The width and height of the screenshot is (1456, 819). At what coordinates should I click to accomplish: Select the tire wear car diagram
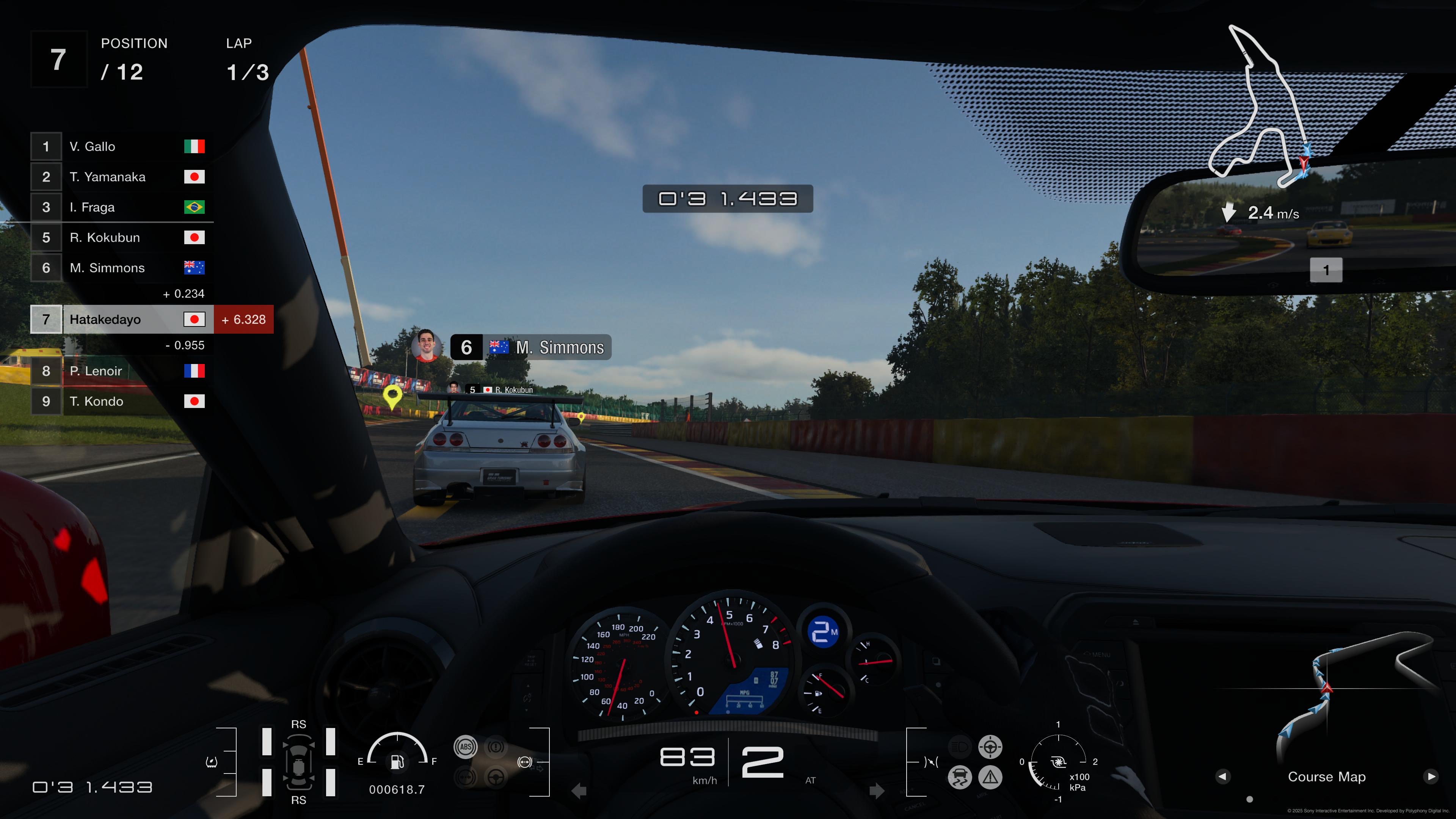click(298, 762)
